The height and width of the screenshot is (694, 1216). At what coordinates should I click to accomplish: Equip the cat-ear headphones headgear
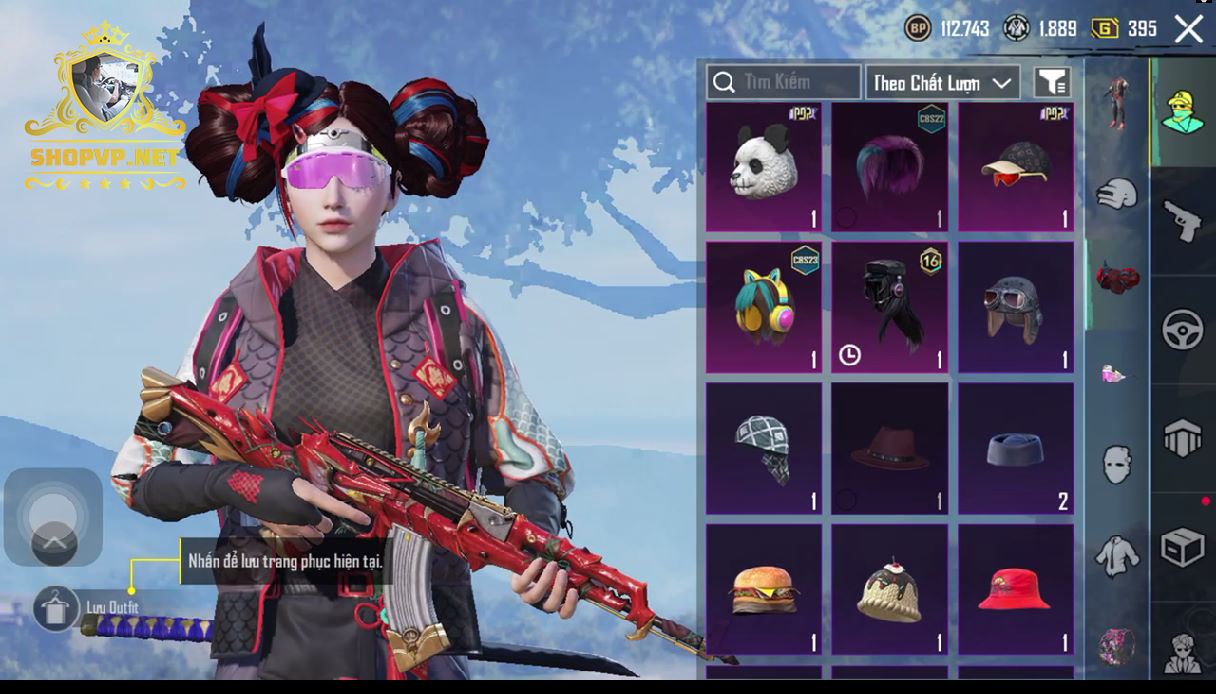click(764, 307)
